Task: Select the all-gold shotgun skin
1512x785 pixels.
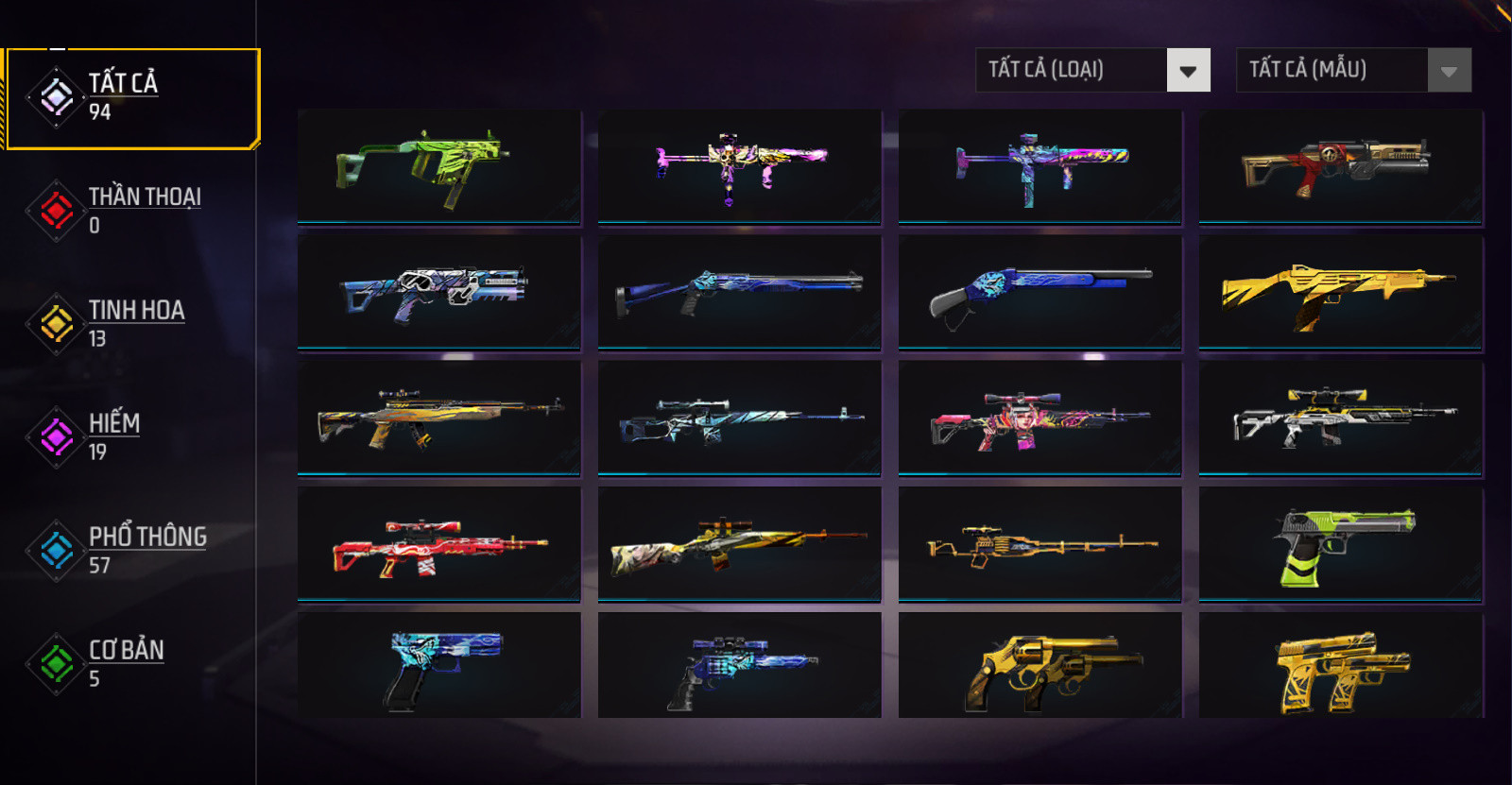Action: (1340, 292)
